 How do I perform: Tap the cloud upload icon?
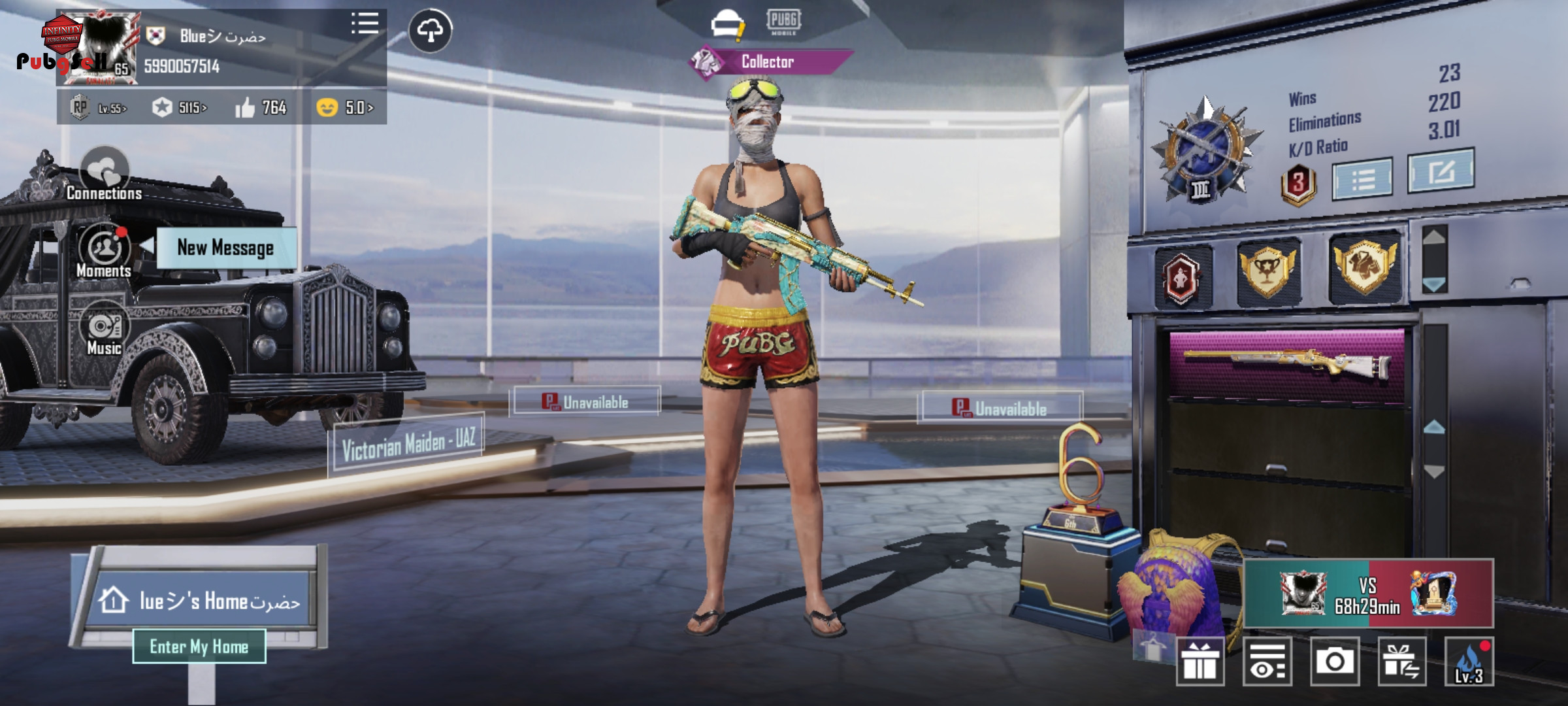point(430,30)
